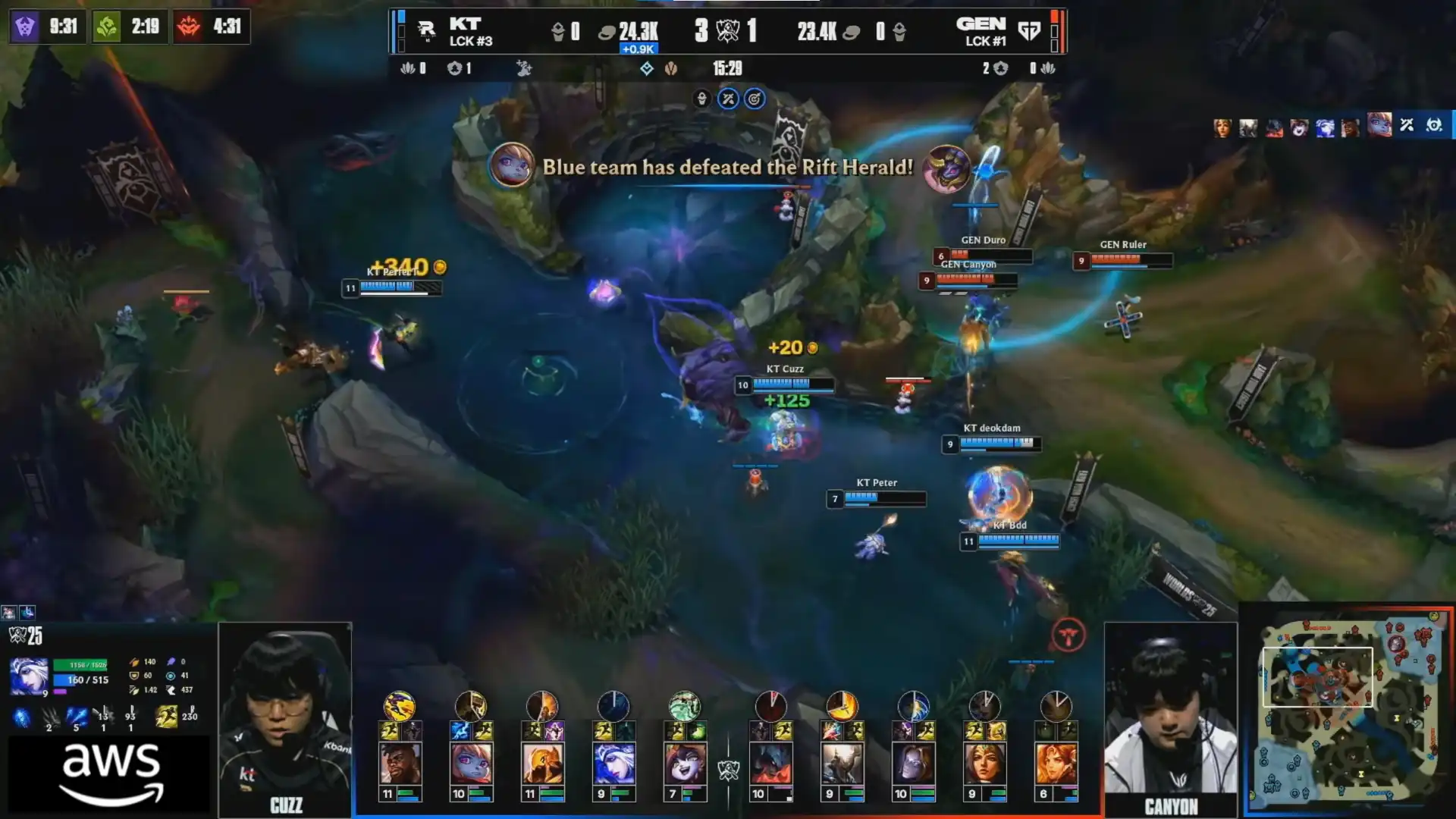Image resolution: width=1456 pixels, height=819 pixels.
Task: Select Azir's portrait in the champion bar
Action: point(542,763)
